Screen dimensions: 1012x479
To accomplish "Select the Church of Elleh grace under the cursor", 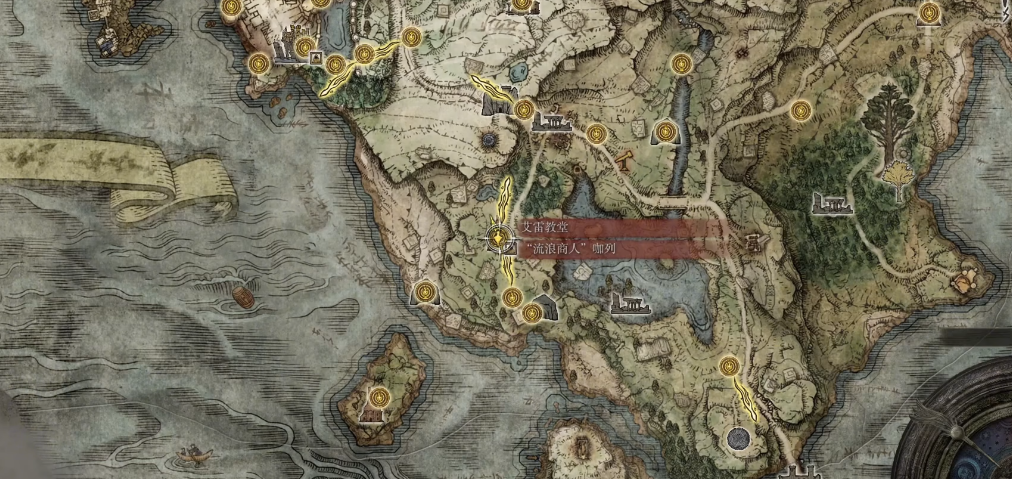I will pos(499,238).
